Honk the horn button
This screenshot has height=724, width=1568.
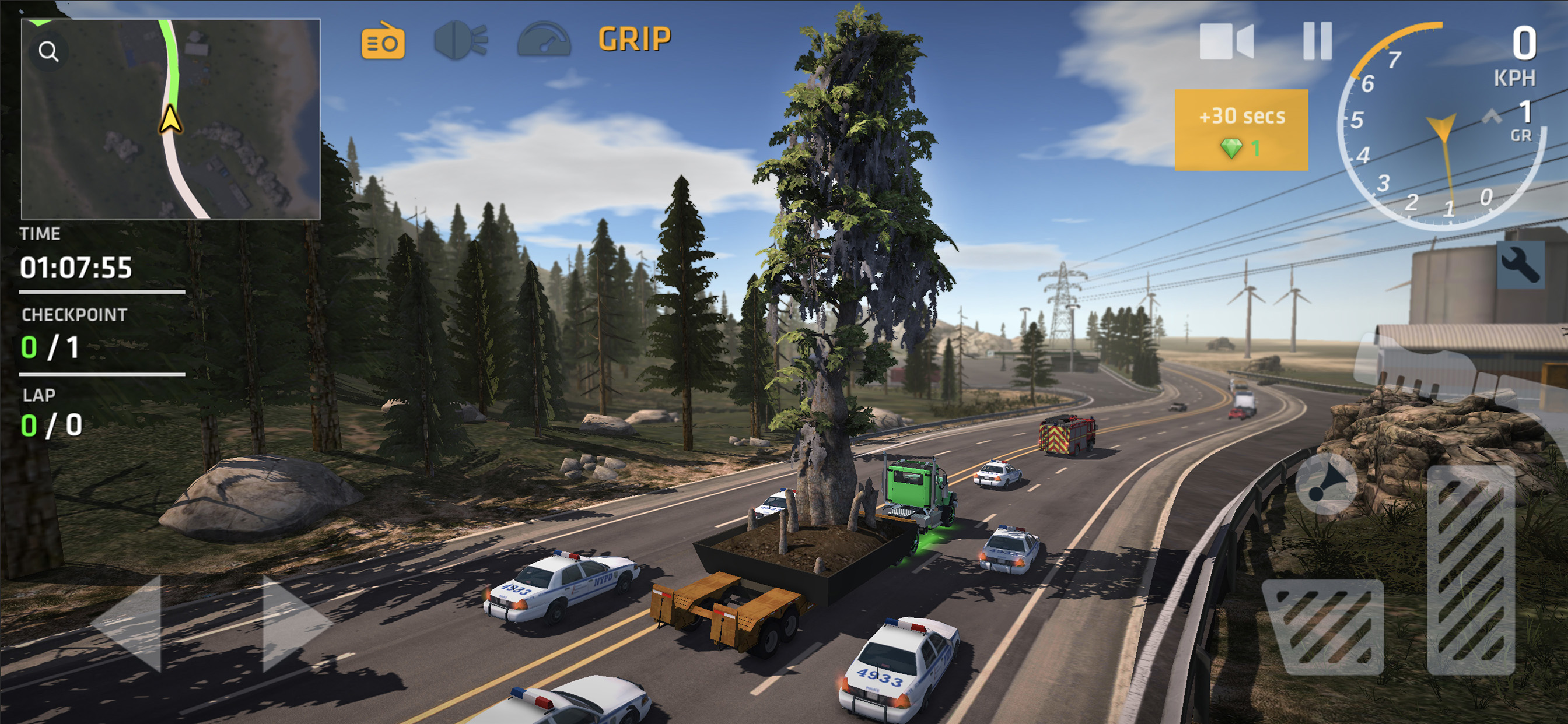(1326, 484)
